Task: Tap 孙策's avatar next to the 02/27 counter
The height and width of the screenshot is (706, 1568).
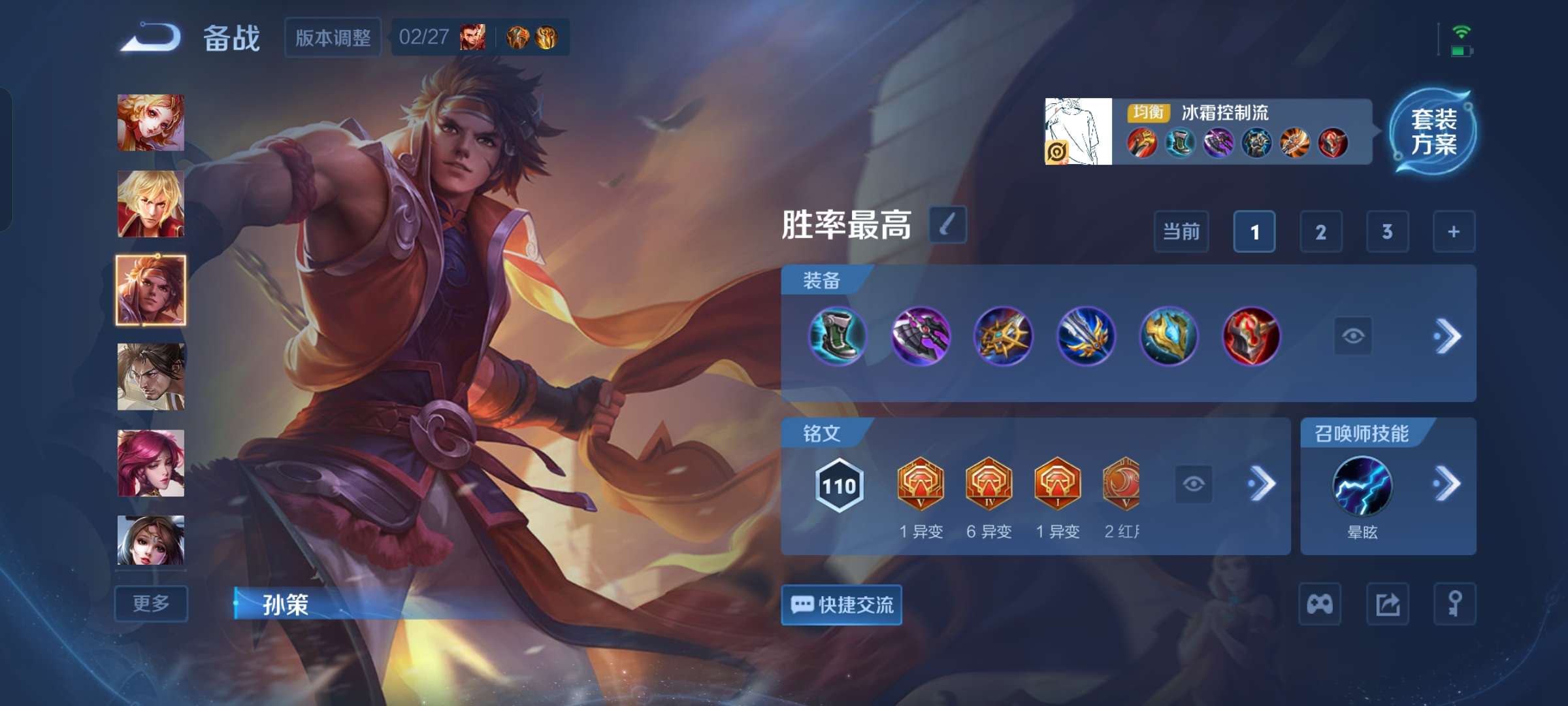Action: (x=472, y=37)
